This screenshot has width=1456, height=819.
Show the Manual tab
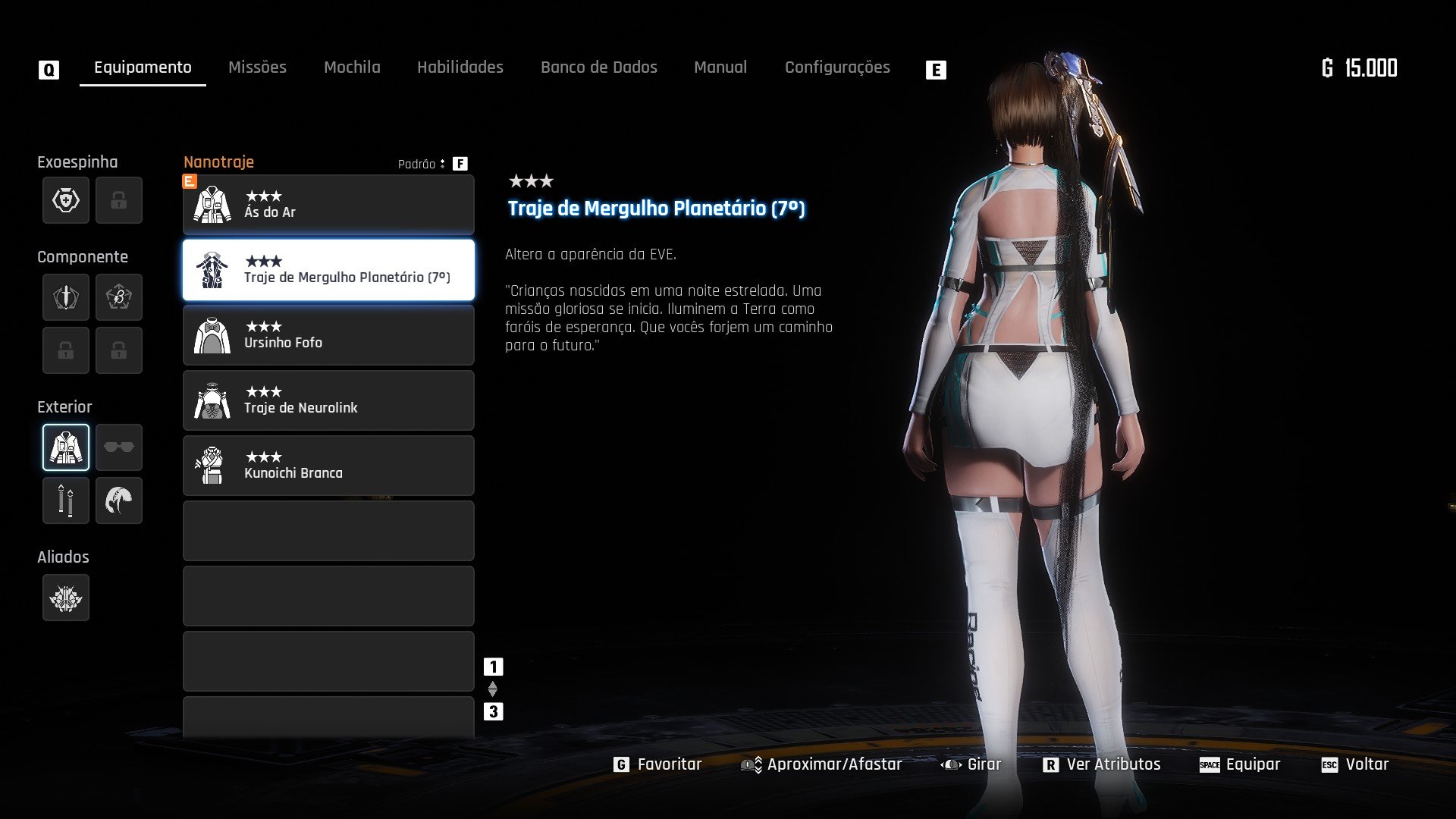point(720,67)
